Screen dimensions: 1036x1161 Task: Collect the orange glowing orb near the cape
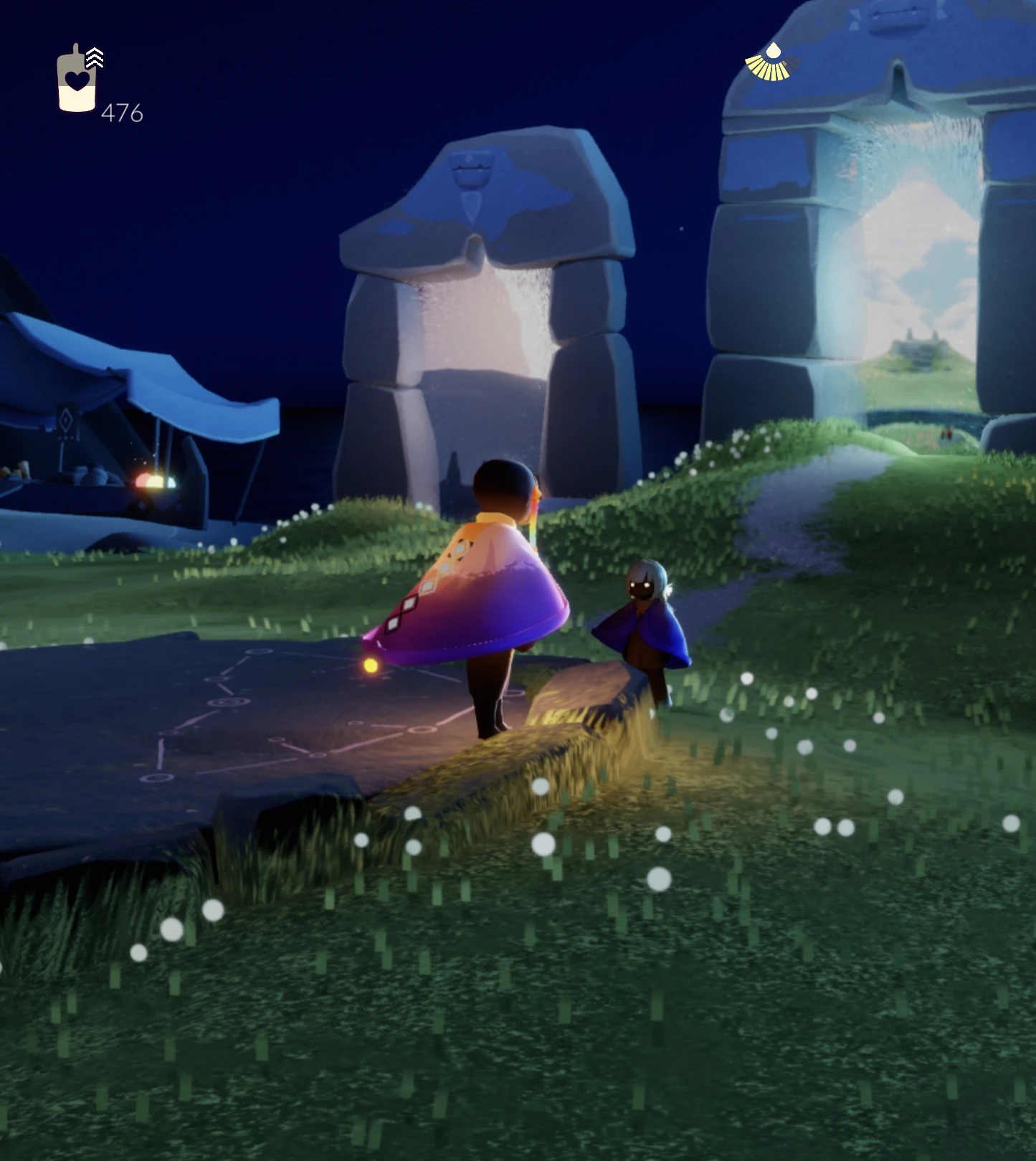tap(371, 665)
